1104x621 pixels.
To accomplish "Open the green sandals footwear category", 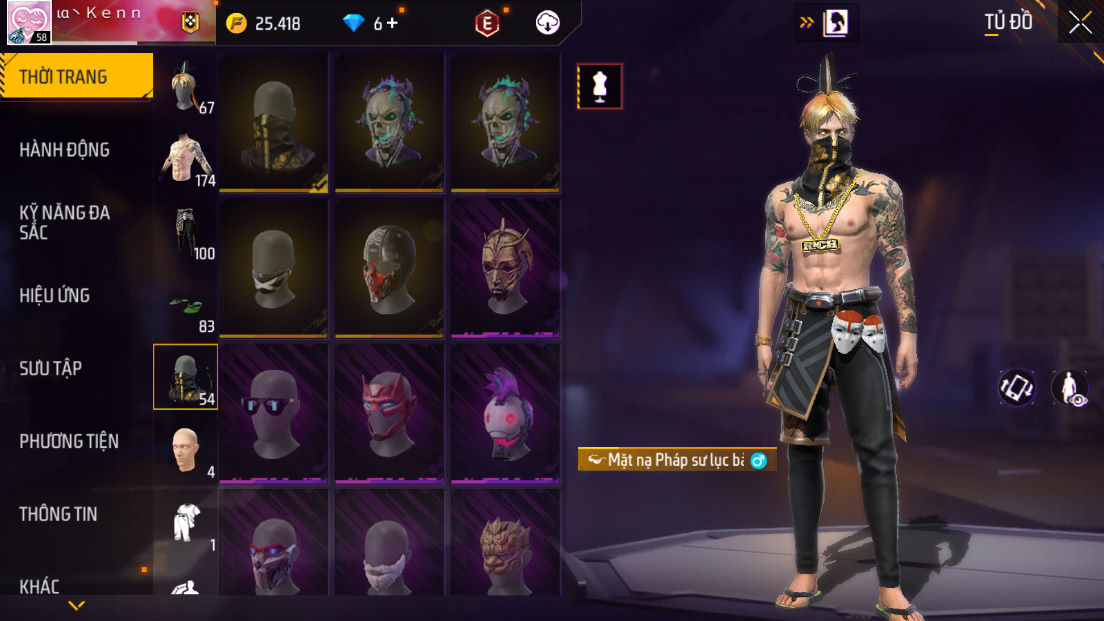I will click(186, 306).
